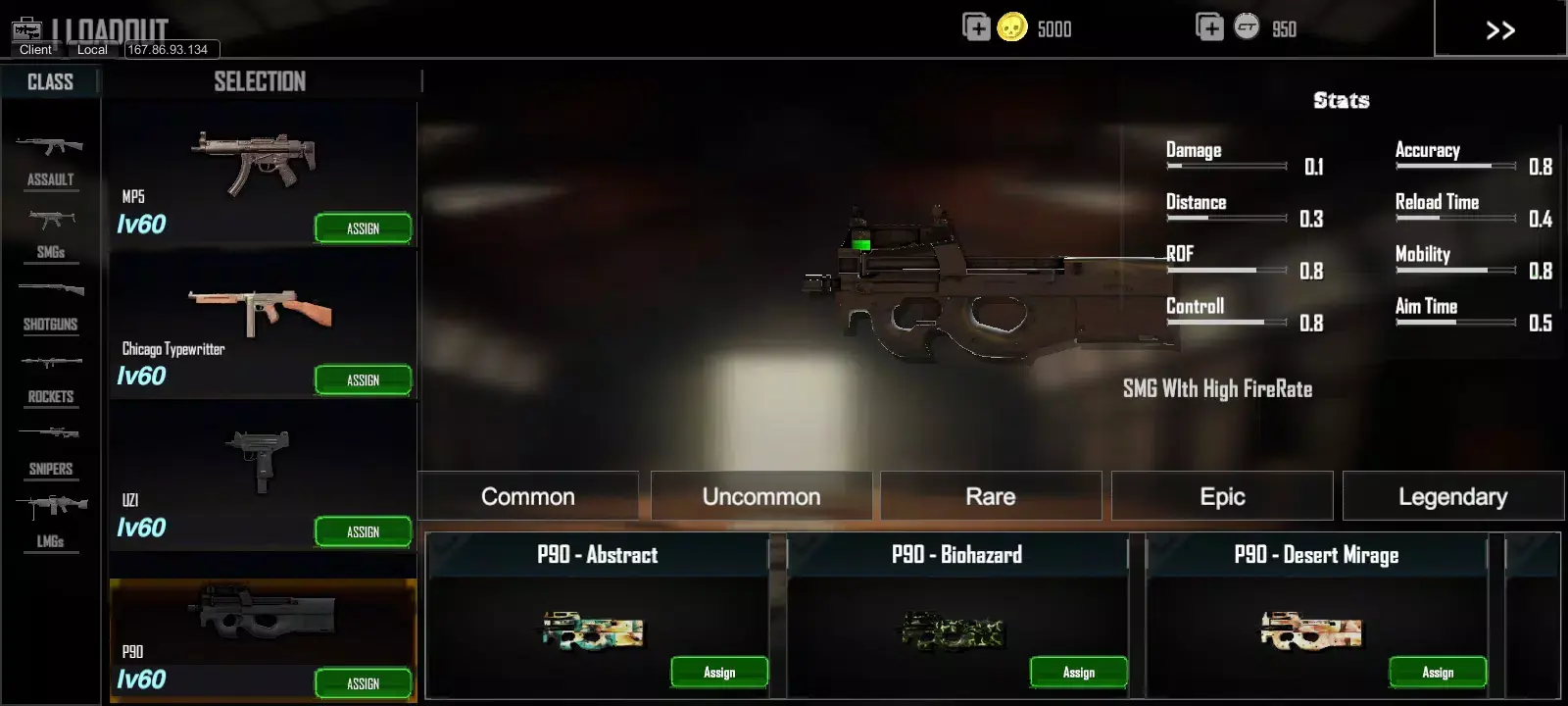The image size is (1568, 706).
Task: Click the plus icon beside the GT currency
Action: 1209,28
